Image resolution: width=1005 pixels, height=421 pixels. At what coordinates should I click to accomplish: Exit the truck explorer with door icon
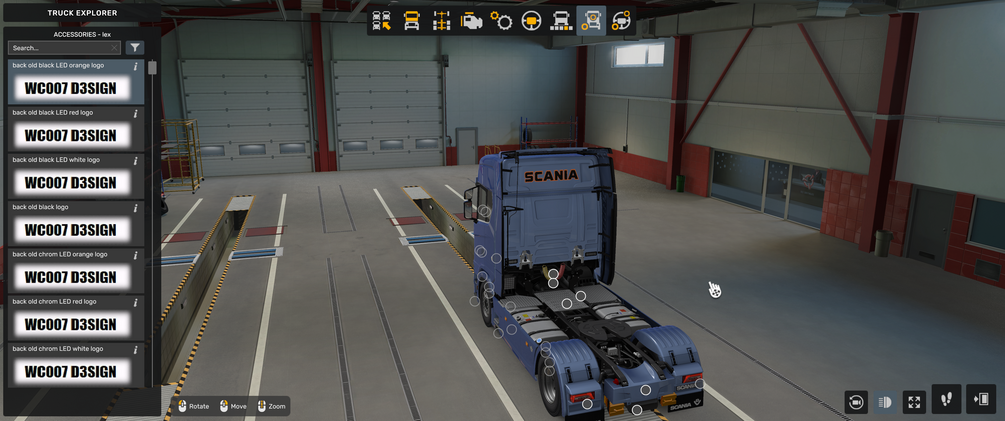tap(981, 400)
